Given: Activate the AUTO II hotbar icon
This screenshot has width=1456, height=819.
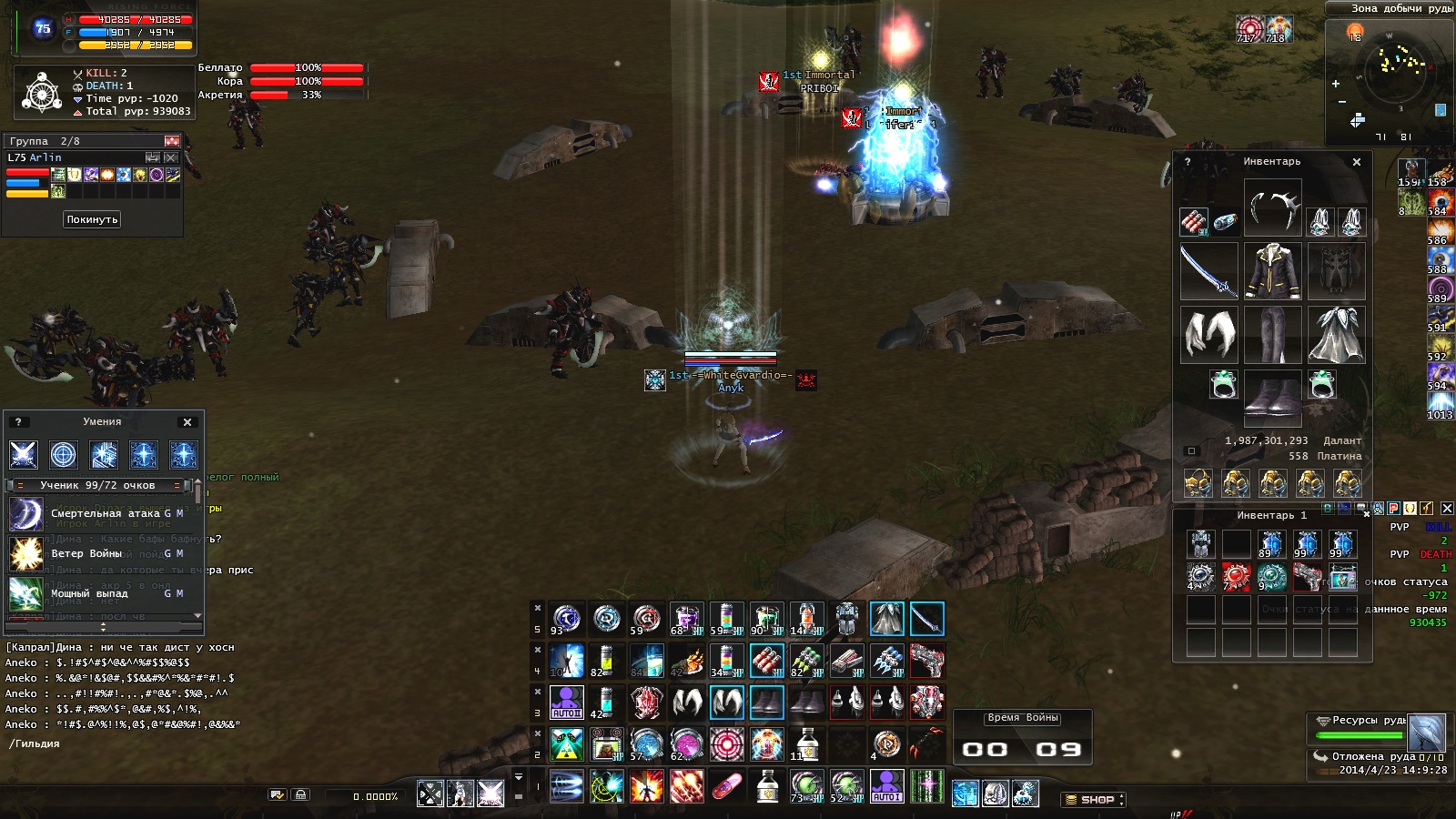Looking at the screenshot, I should tap(566, 703).
